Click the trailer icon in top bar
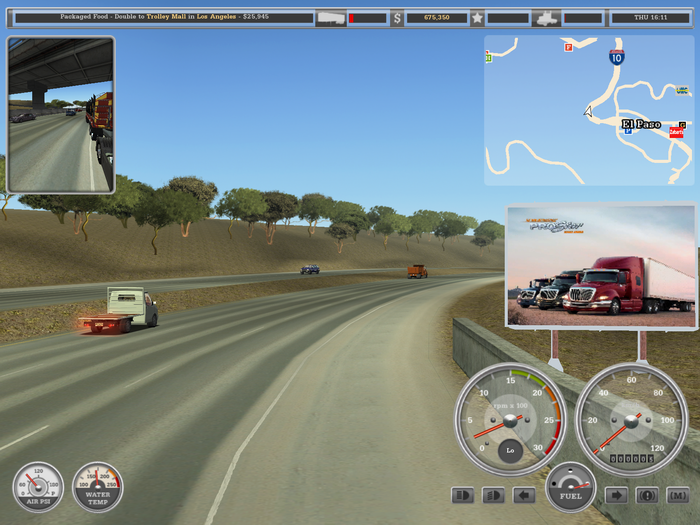 coord(330,18)
